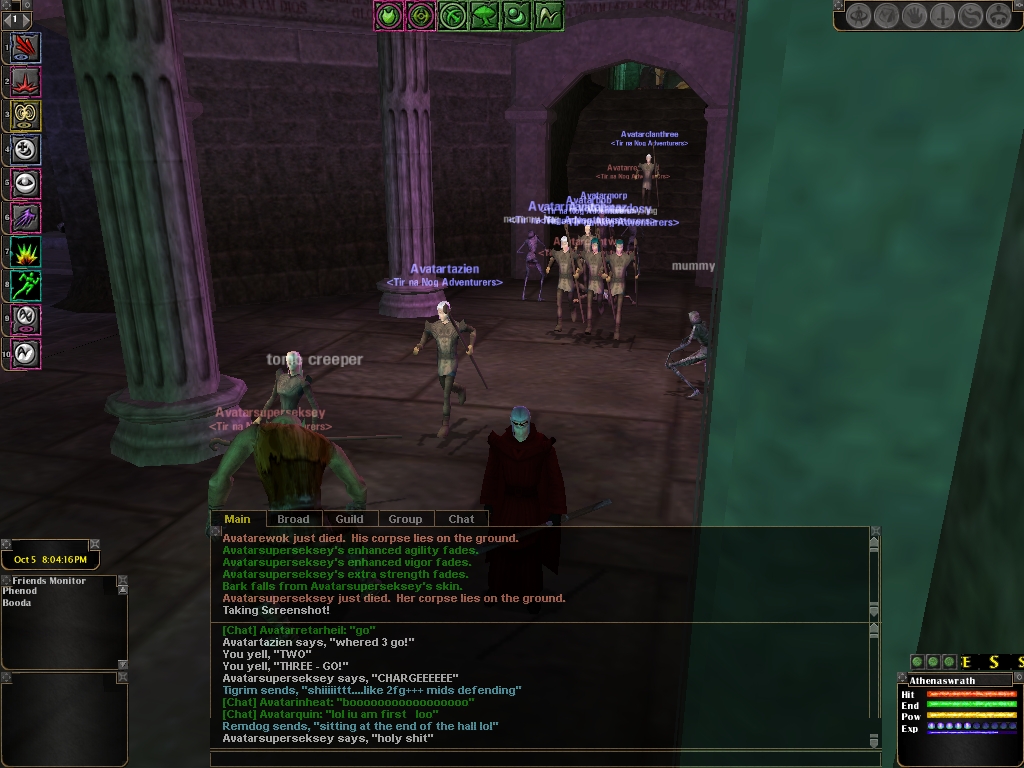
Task: Trigger the eye icon ability in slot 5
Action: coord(26,183)
